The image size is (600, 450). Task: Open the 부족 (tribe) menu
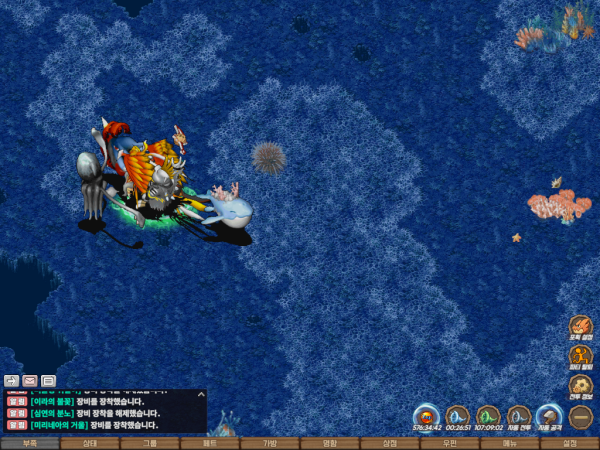(30, 443)
